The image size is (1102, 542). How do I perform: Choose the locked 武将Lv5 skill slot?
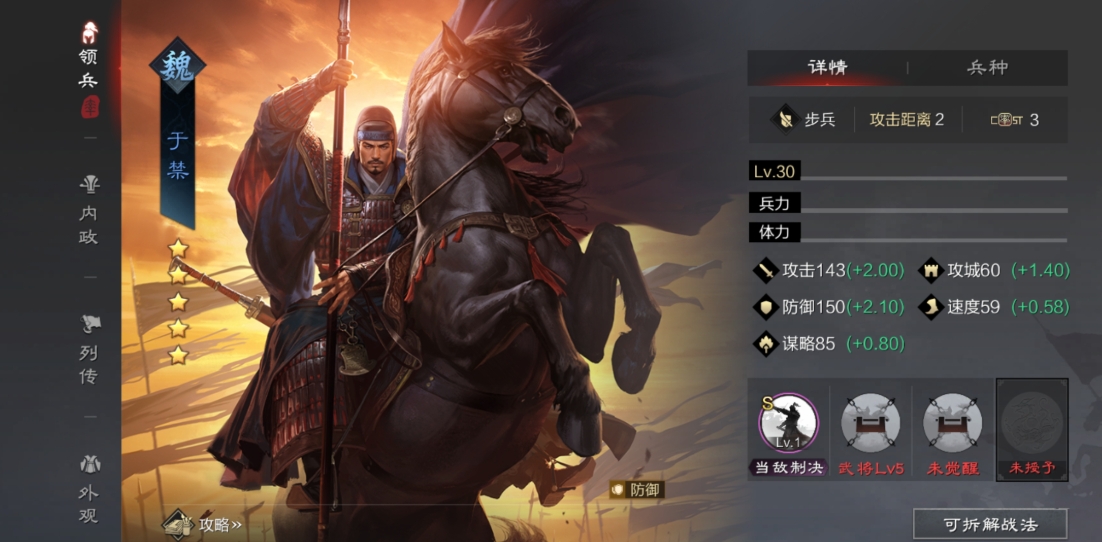[870, 424]
